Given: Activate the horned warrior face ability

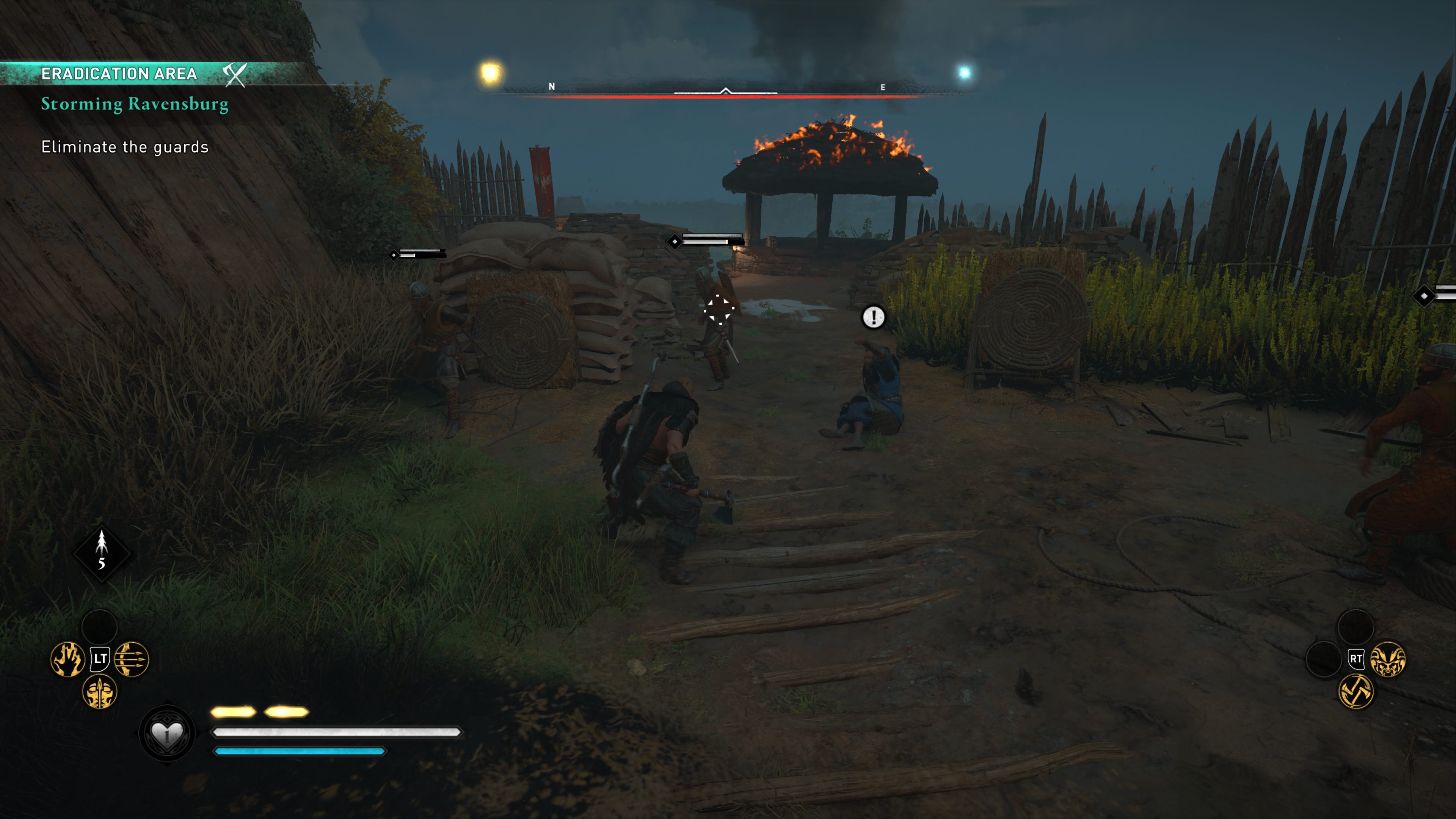Looking at the screenshot, I should pyautogui.click(x=1388, y=659).
